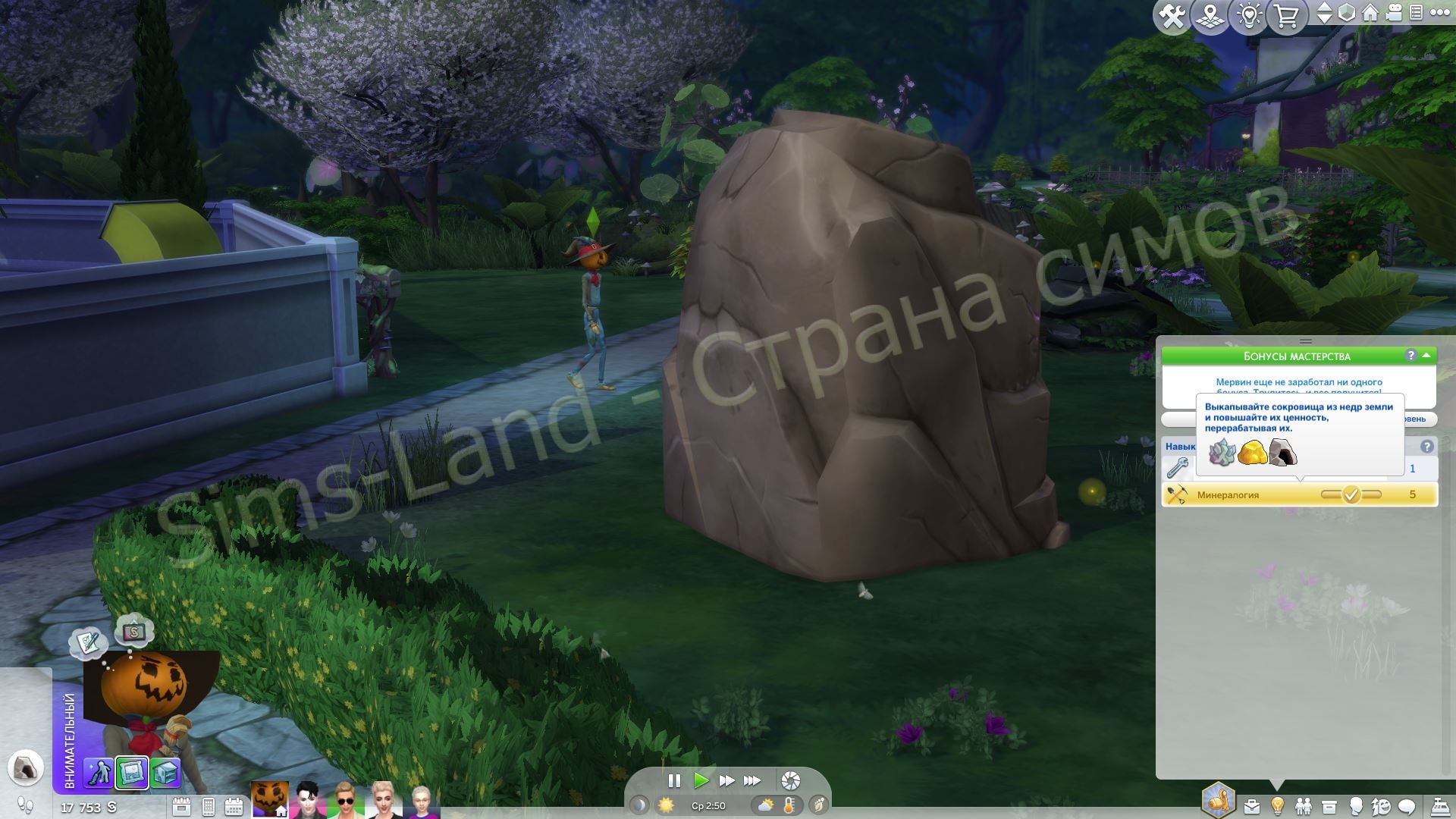Open the three-dots game options menu

[x=1439, y=13]
